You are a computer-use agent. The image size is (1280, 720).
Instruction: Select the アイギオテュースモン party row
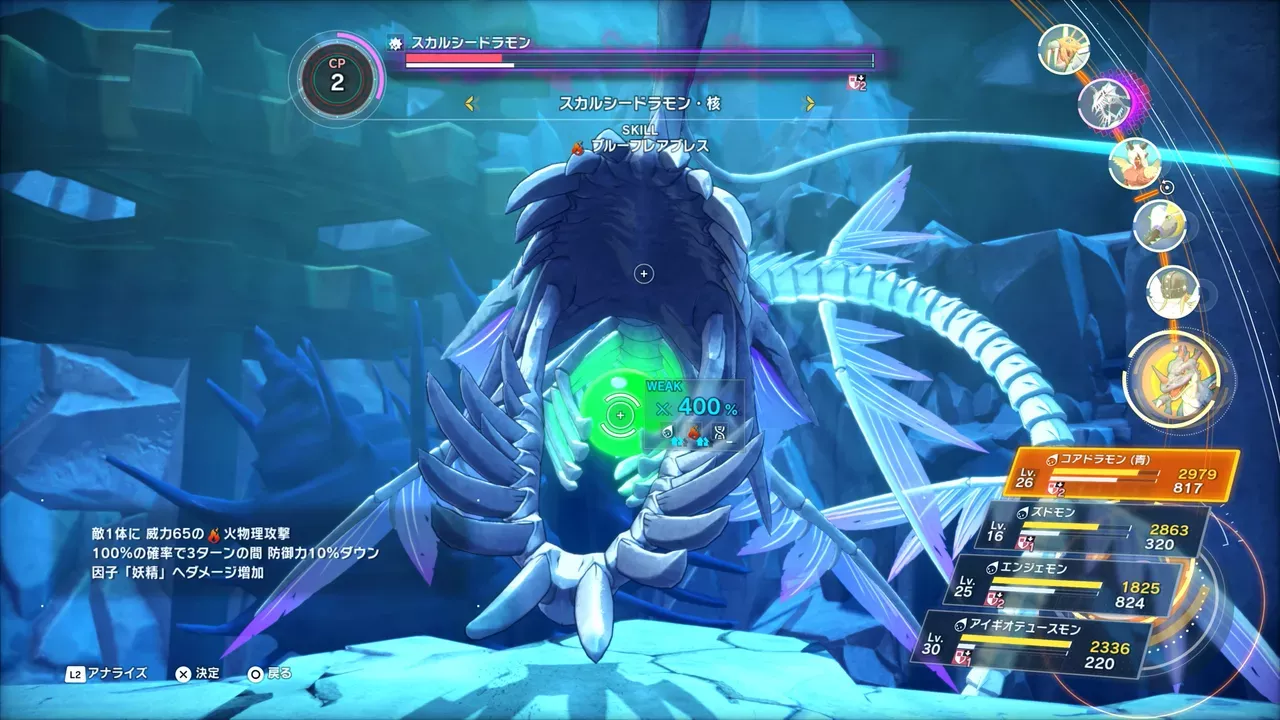pyautogui.click(x=1039, y=642)
